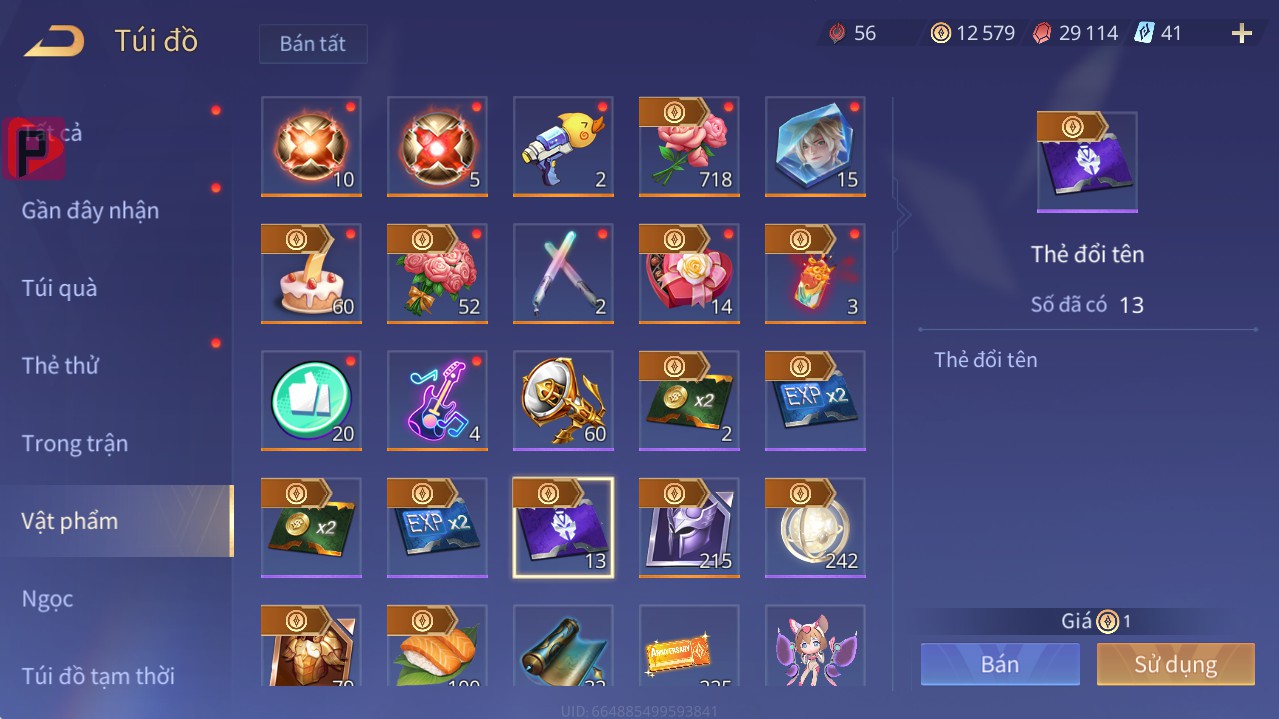Select the water gun item slot
The width and height of the screenshot is (1279, 719).
tap(563, 147)
